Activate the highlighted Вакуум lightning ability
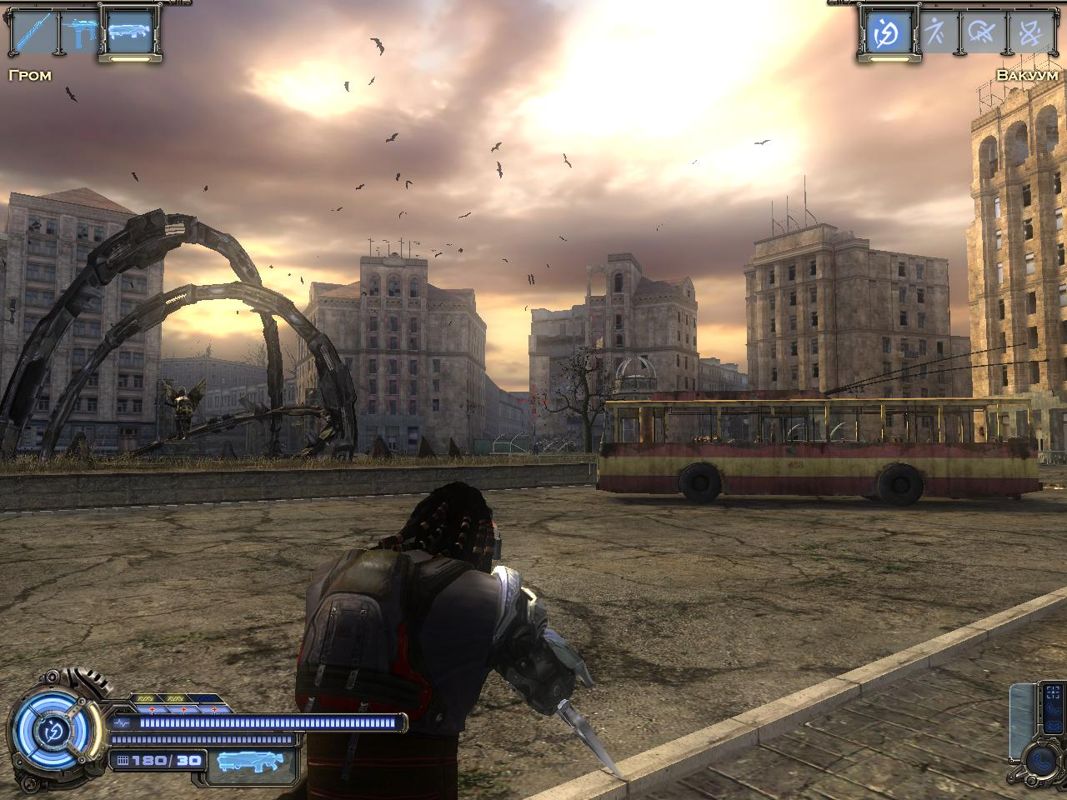 pyautogui.click(x=888, y=32)
